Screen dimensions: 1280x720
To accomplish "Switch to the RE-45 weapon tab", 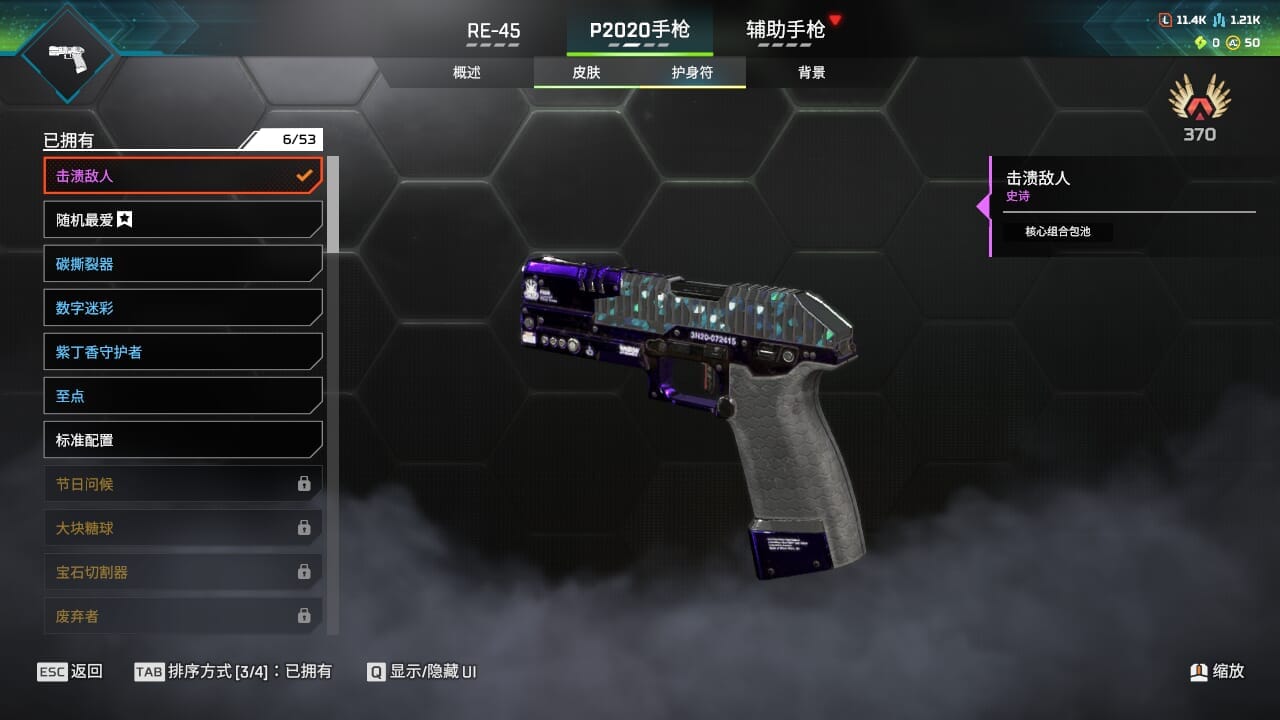I will 493,31.
